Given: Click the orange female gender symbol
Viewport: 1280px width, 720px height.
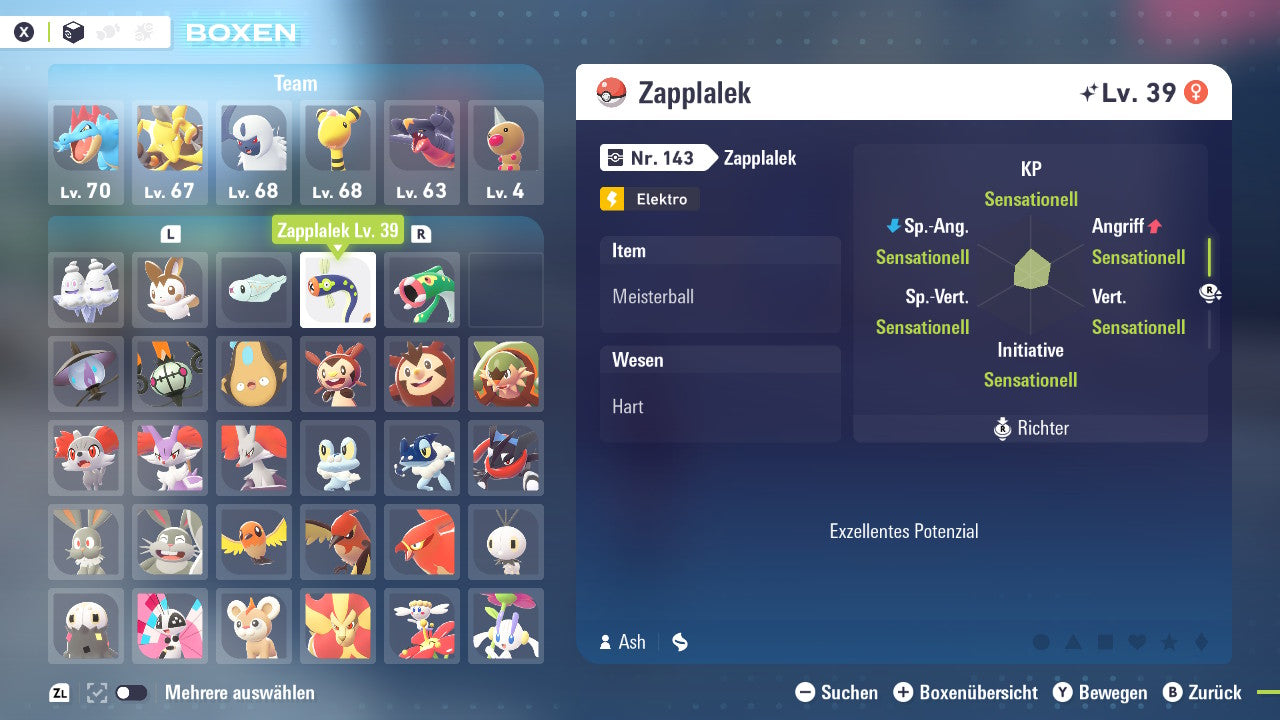Looking at the screenshot, I should (x=1194, y=90).
